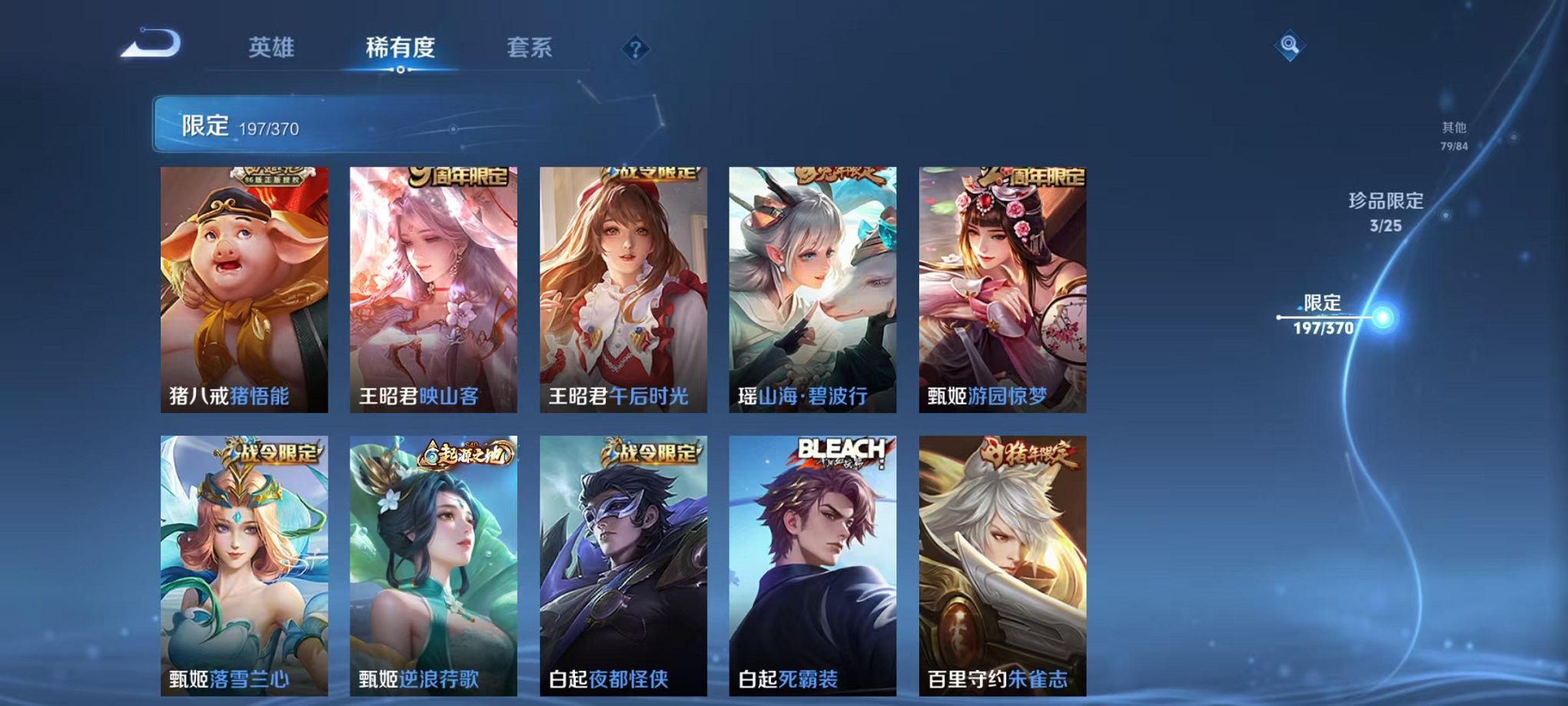Viewport: 1568px width, 706px height.
Task: Select the 稀有度 tab
Action: point(400,48)
